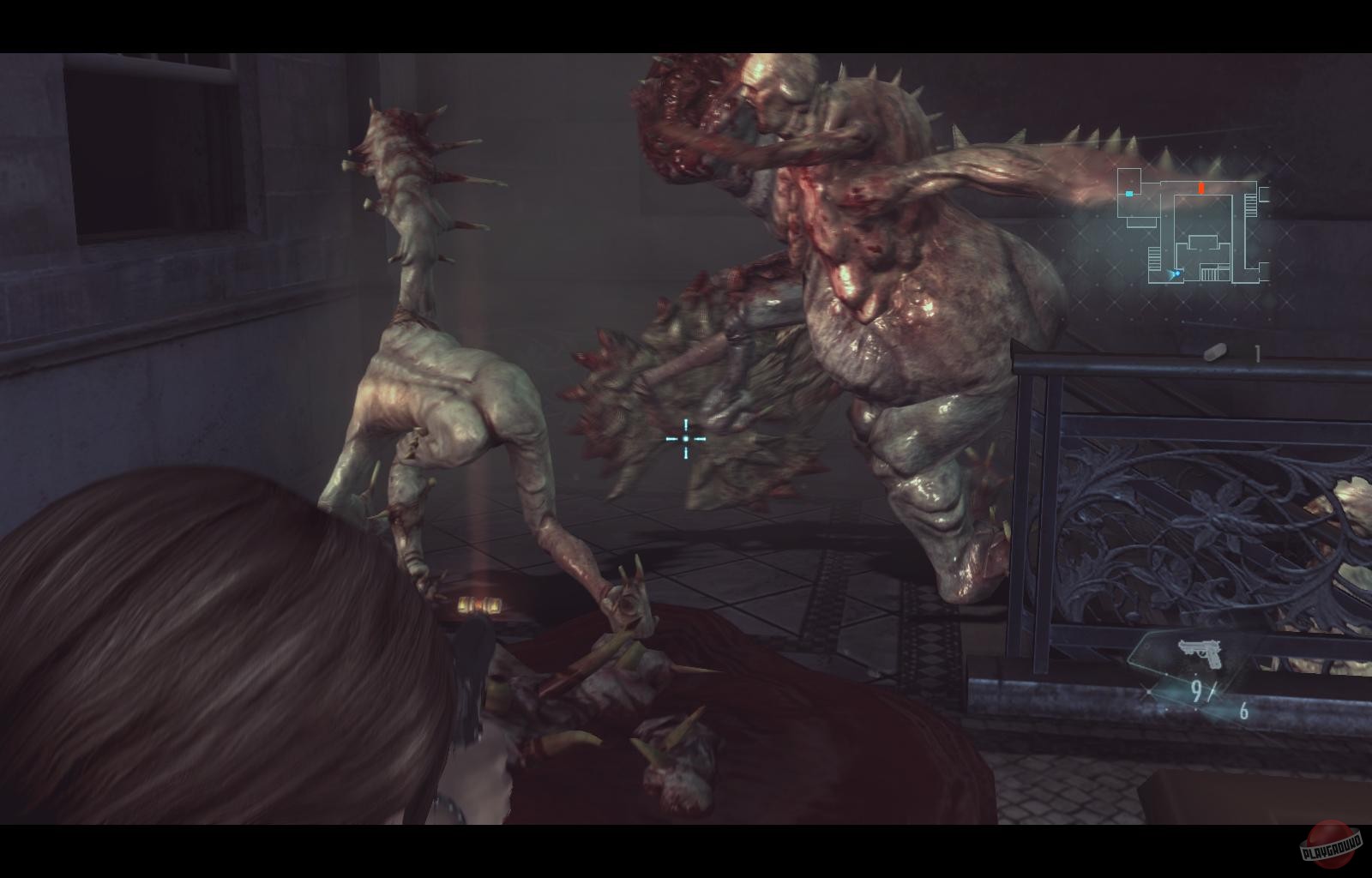This screenshot has height=878, width=1372.
Task: Select the red objective marker on the minimap
Action: coord(1201,188)
